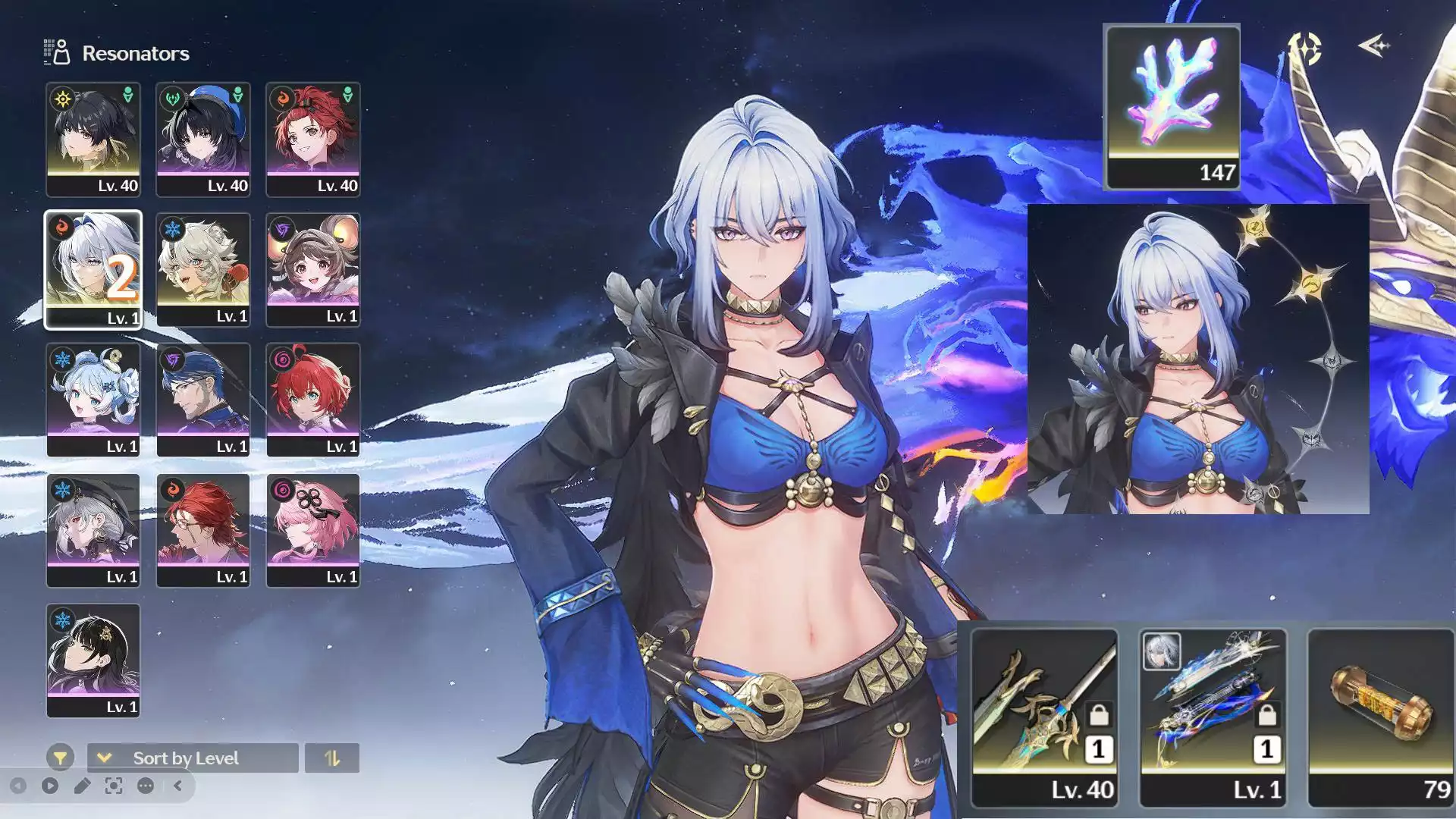This screenshot has width=1456, height=819.
Task: Open the Sort by Level dropdown
Action: (x=186, y=758)
